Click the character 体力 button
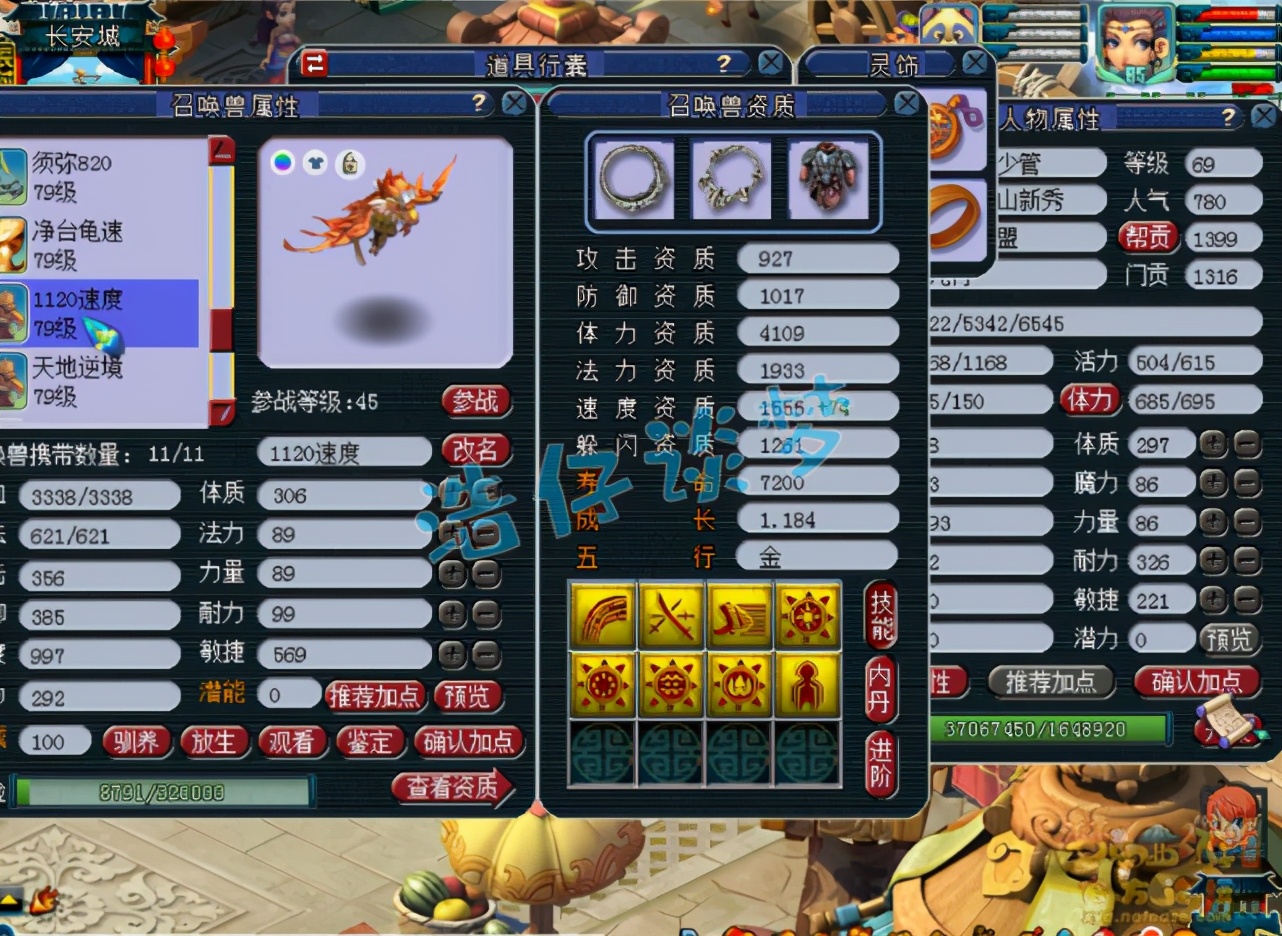The height and width of the screenshot is (936, 1282). click(1090, 400)
